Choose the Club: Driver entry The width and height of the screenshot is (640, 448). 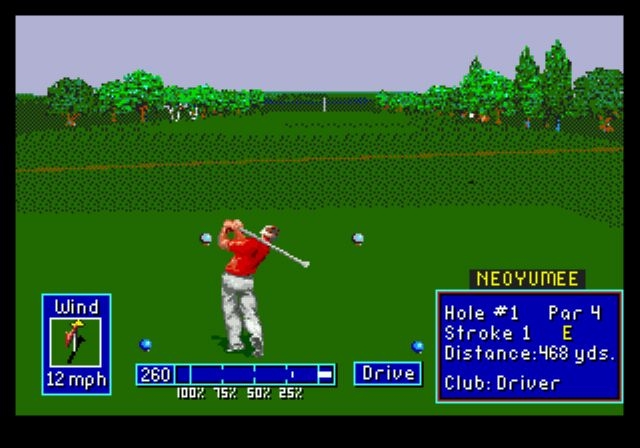click(x=503, y=382)
